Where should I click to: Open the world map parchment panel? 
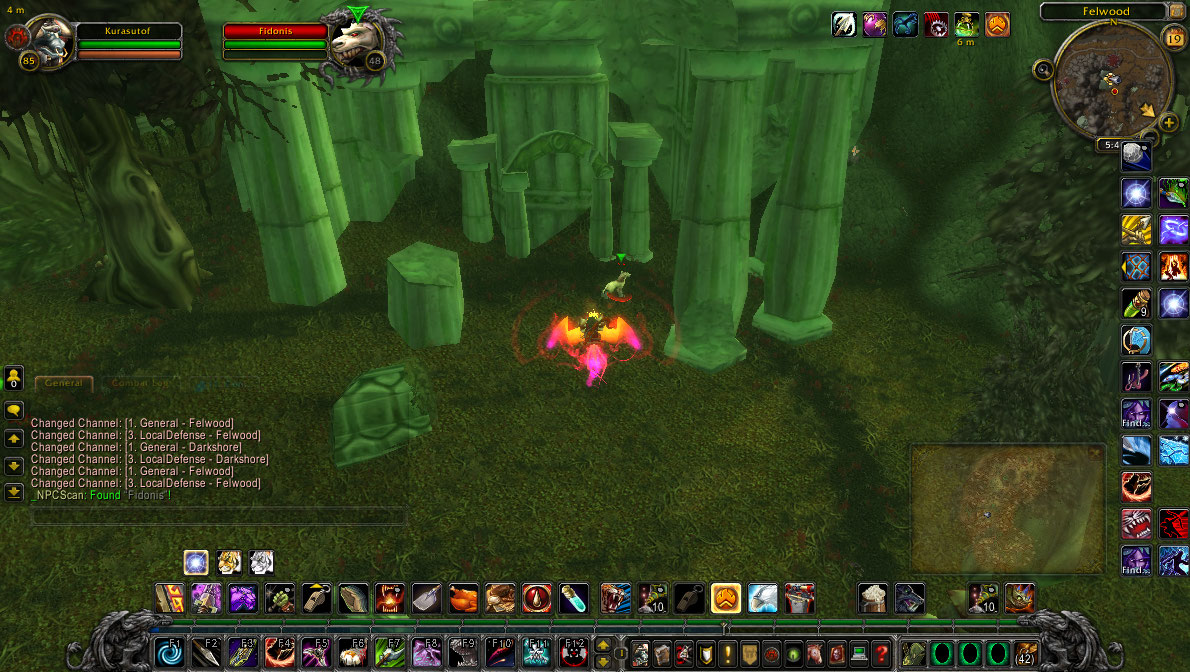1008,510
